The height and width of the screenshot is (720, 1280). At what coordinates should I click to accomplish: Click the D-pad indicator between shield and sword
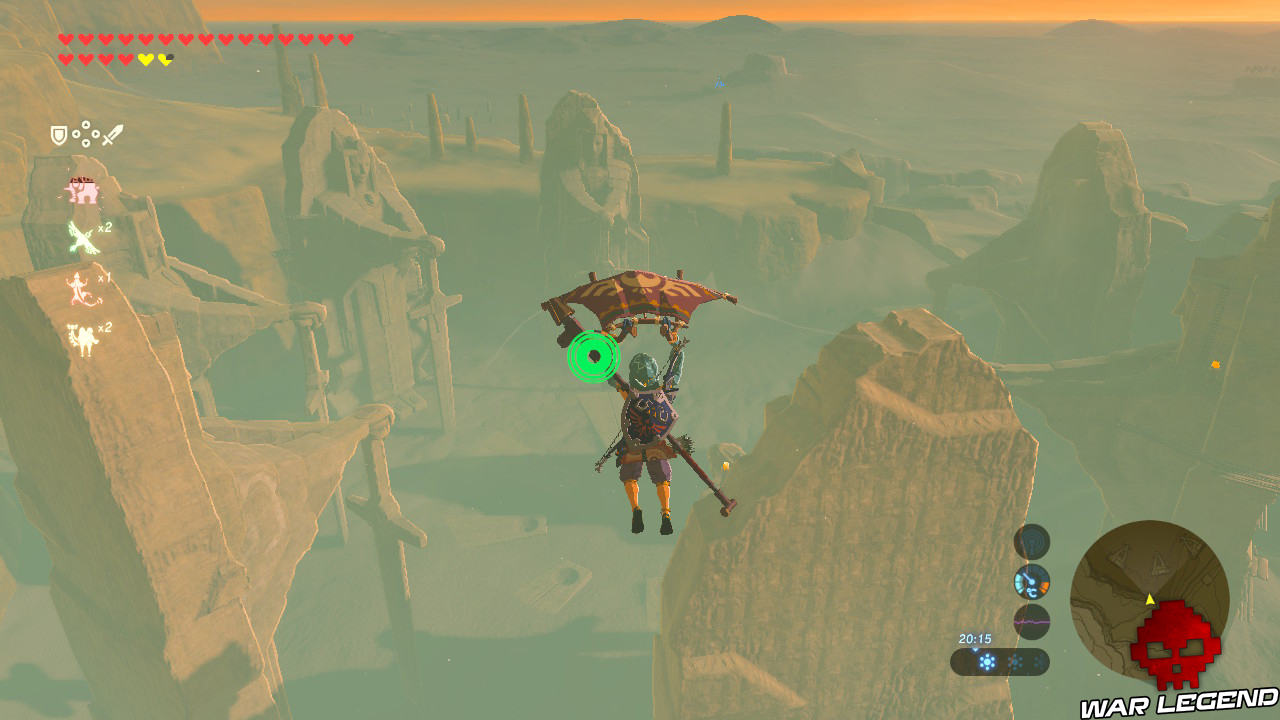tap(86, 133)
